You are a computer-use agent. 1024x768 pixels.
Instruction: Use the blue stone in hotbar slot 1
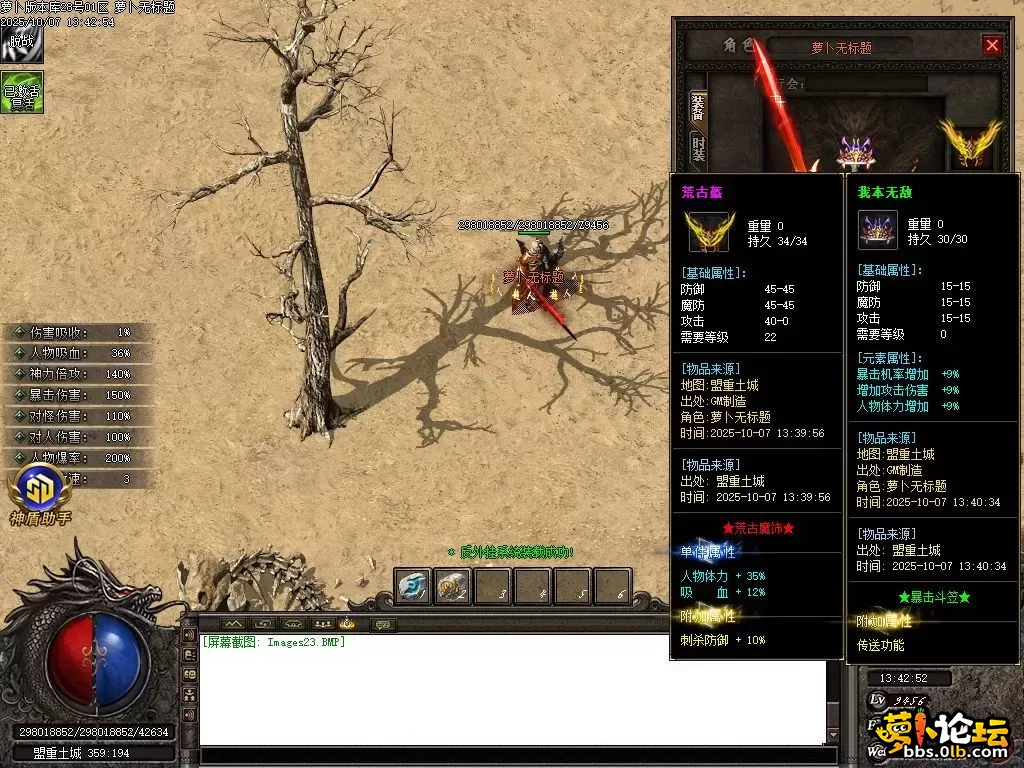(x=413, y=587)
